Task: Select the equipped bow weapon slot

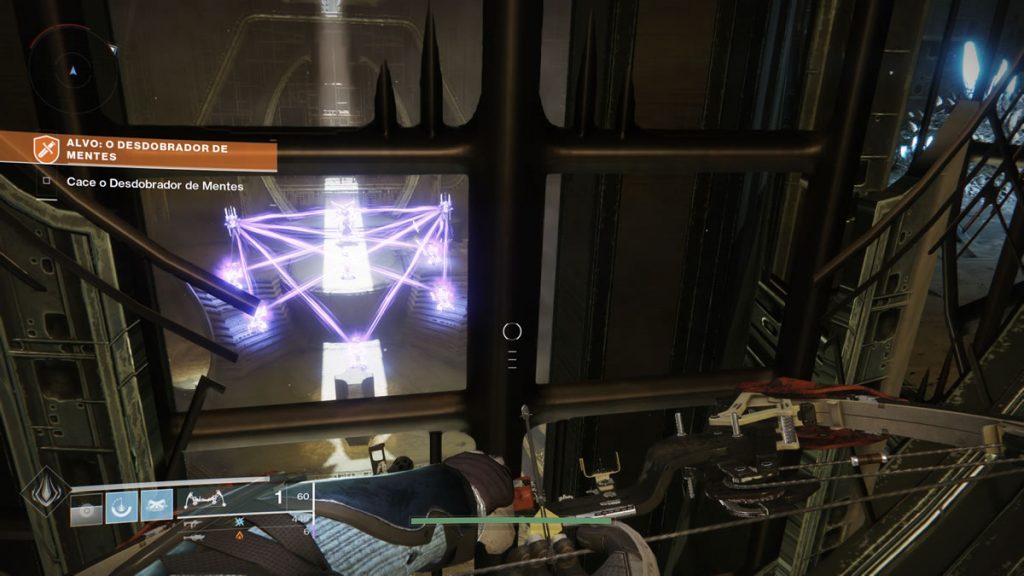Action: (x=205, y=500)
